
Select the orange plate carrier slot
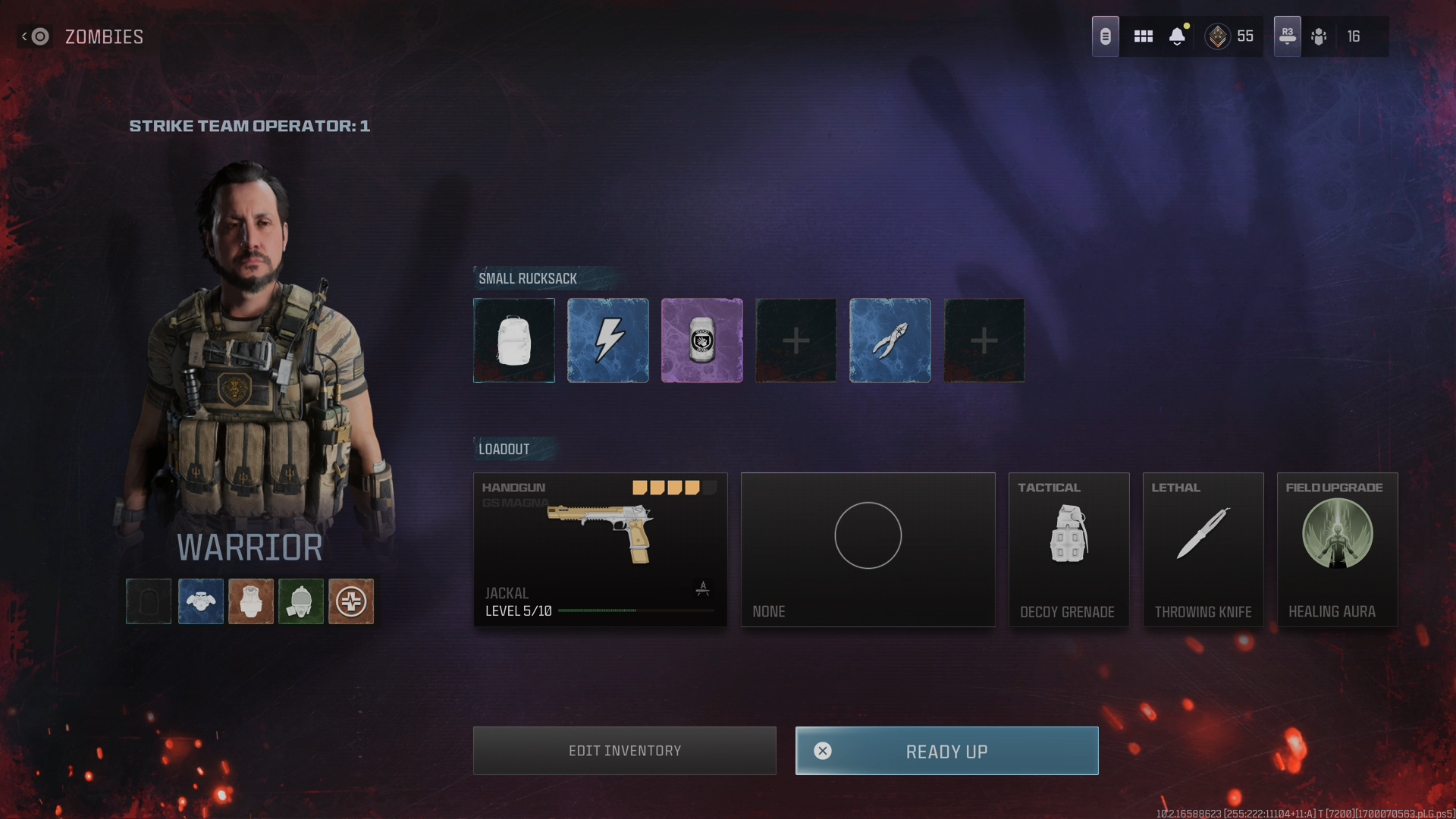pos(251,601)
